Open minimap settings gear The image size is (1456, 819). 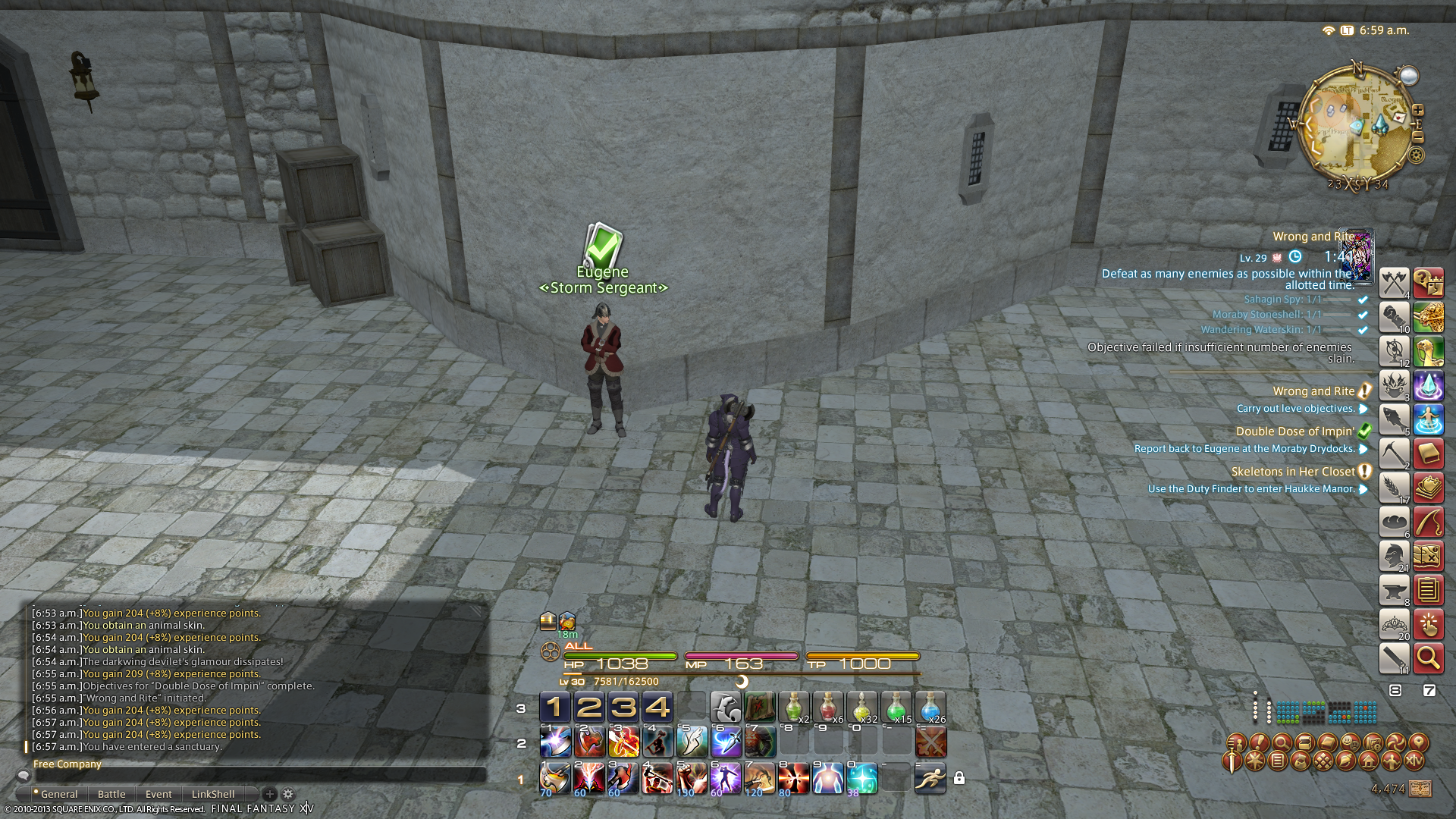(x=1416, y=155)
